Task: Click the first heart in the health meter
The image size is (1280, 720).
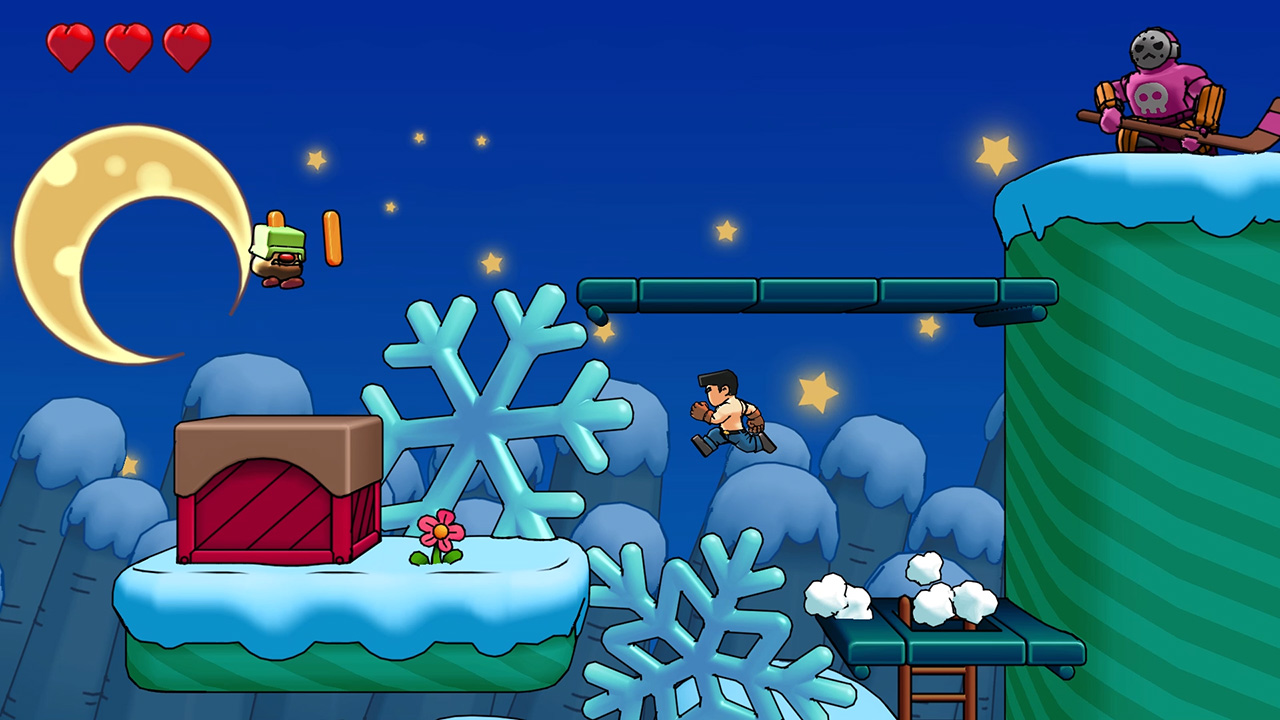Action: pos(69,46)
